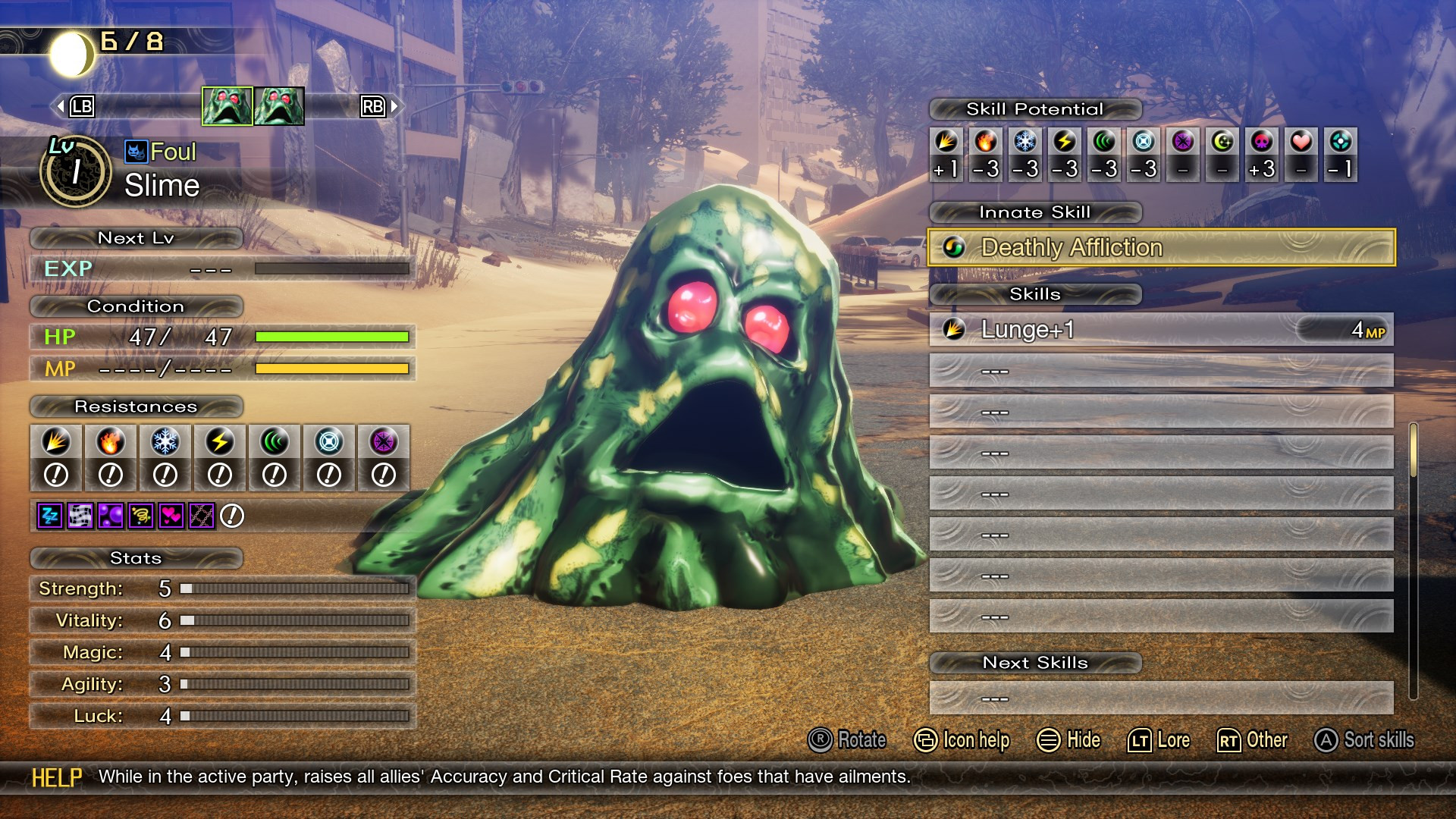
Task: Click the Electric resistance icon
Action: click(218, 441)
